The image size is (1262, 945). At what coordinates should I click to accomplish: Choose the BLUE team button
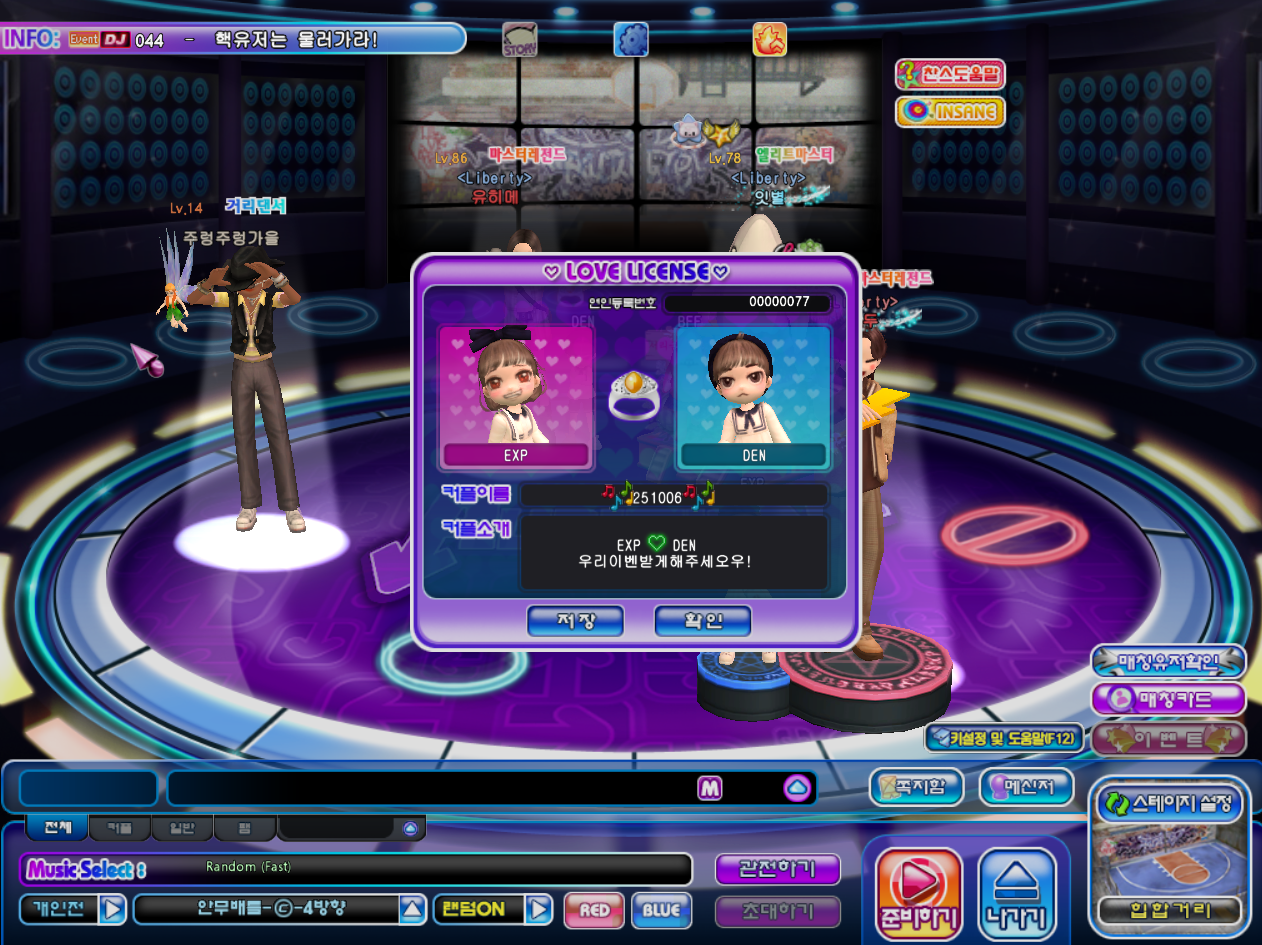point(661,910)
